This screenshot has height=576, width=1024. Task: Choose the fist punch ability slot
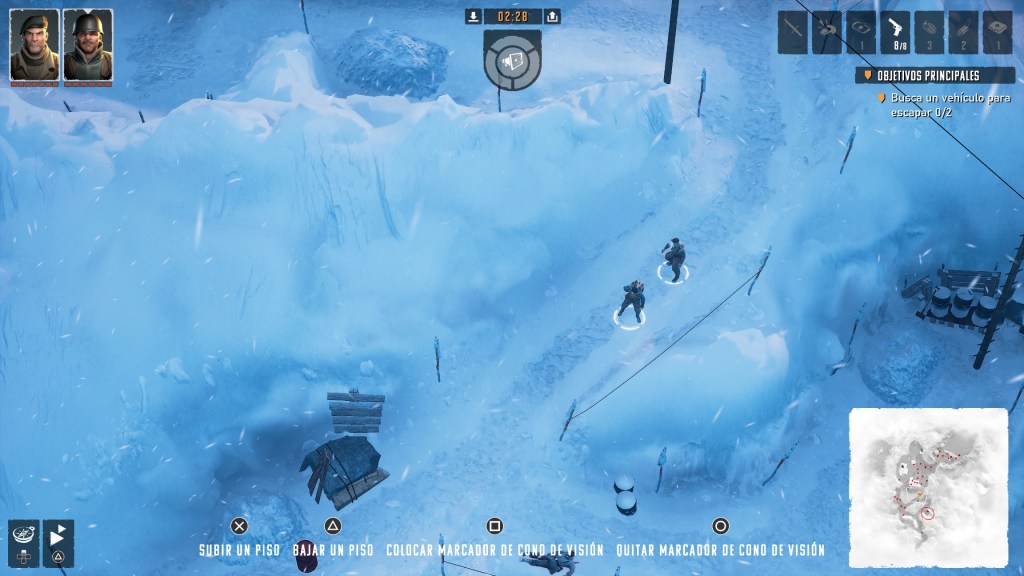(x=827, y=32)
